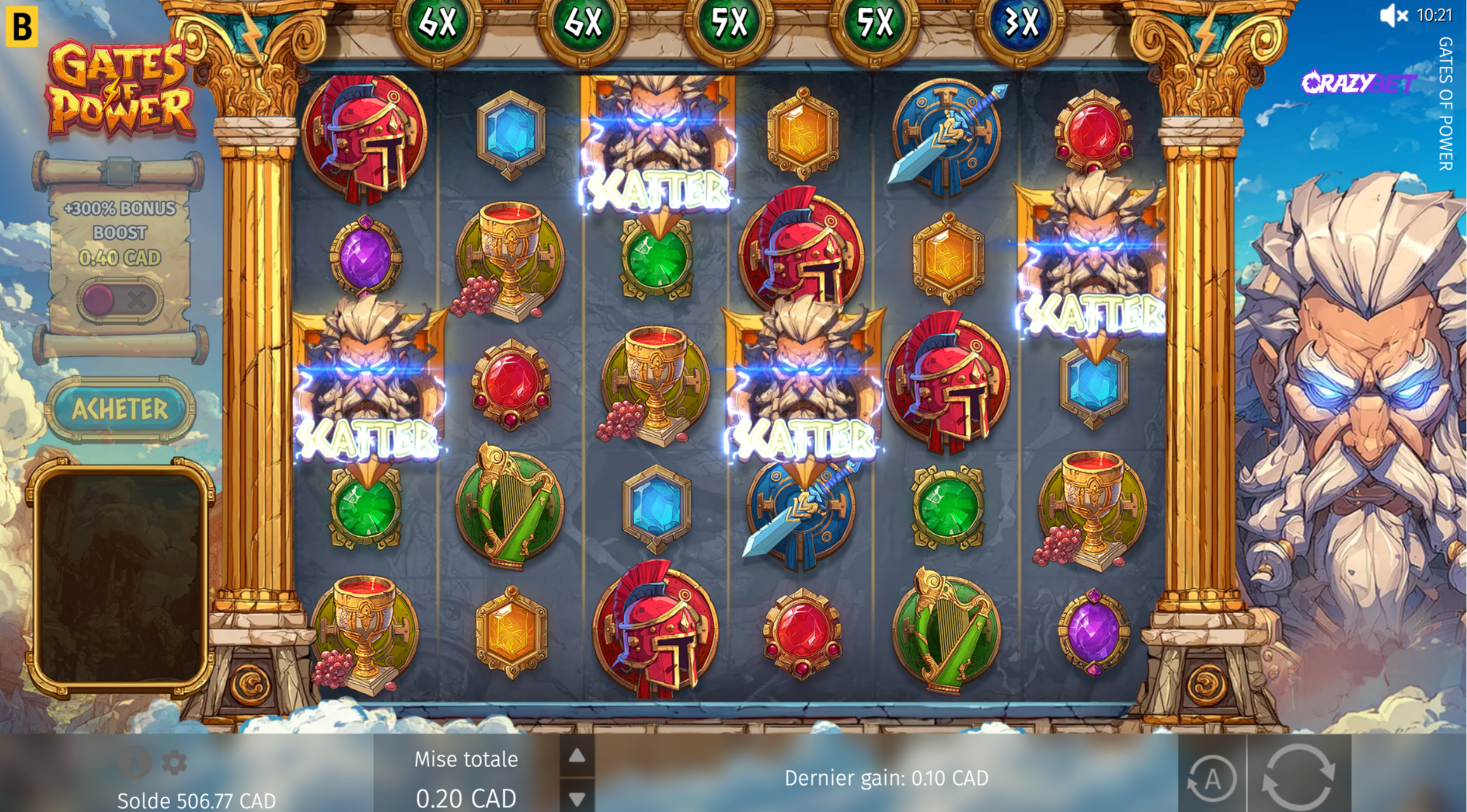This screenshot has height=812, width=1467.
Task: Decrease the bet with the down arrow
Action: click(576, 798)
